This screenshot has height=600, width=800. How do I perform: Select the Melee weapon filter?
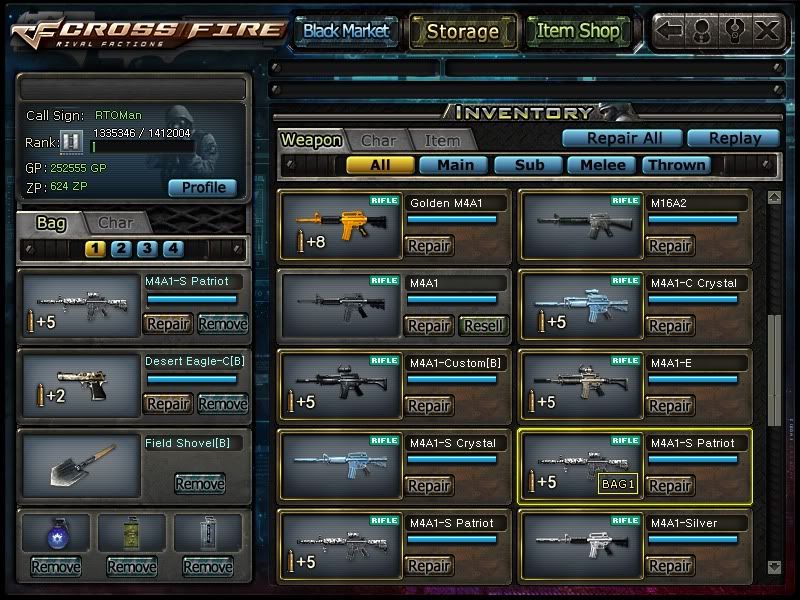603,165
